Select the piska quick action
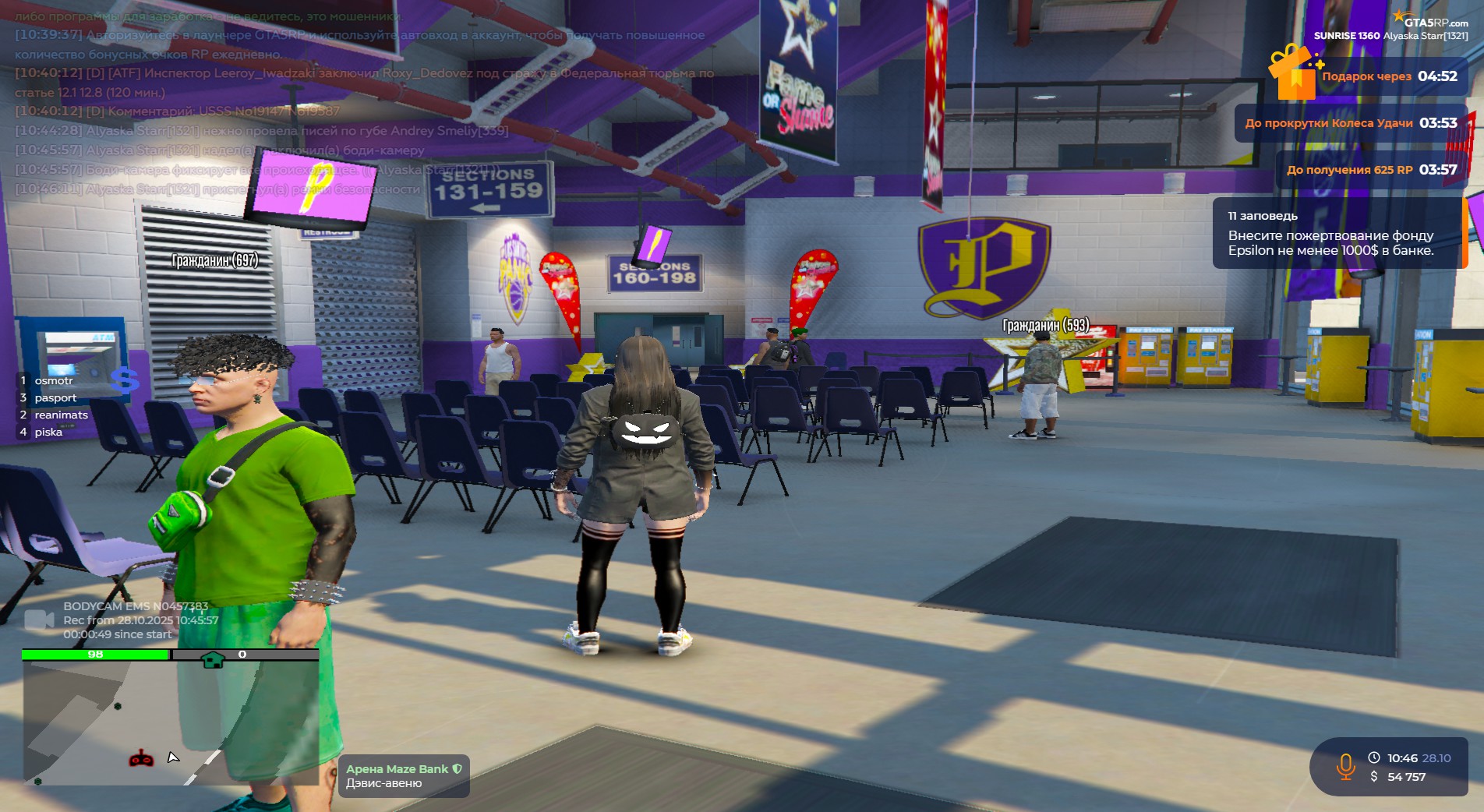Viewport: 1484px width, 812px height. pos(48,432)
